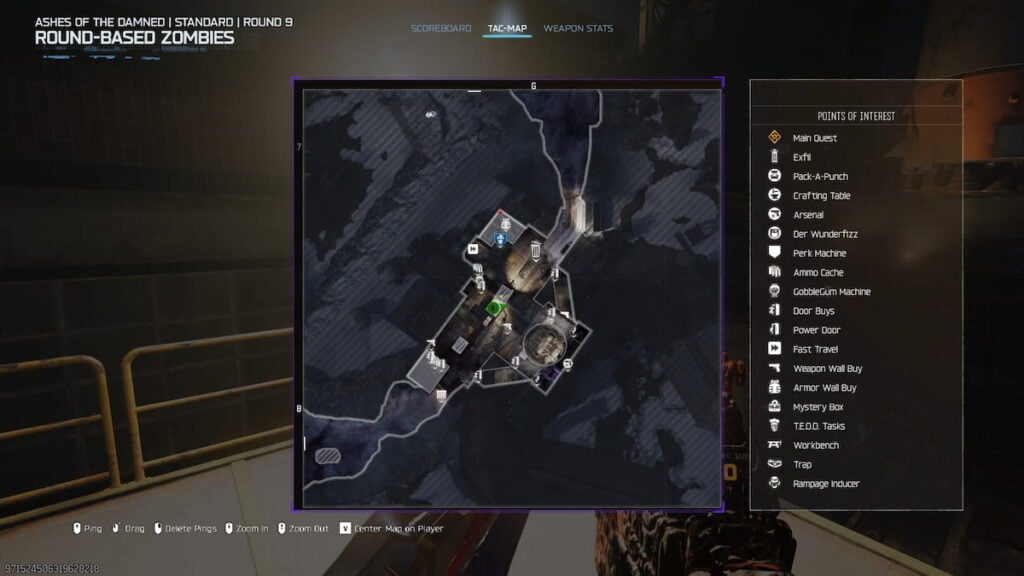Select the Fast Travel legend entry
Viewport: 1024px width, 576px height.
point(815,349)
